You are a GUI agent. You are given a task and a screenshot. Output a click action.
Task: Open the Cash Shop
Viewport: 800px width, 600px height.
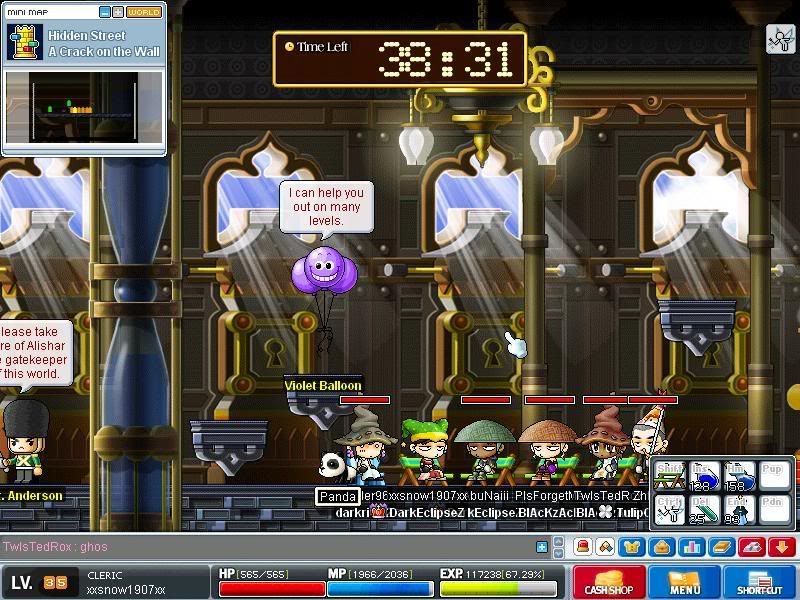point(608,582)
